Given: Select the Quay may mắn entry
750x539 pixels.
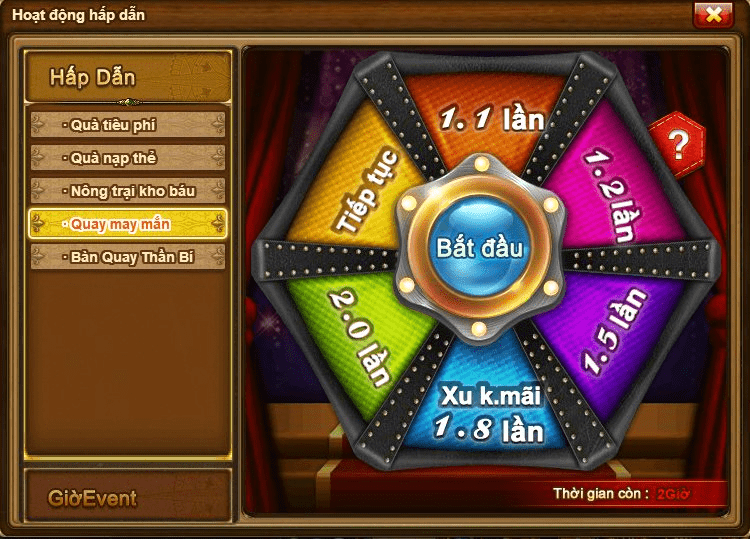Looking at the screenshot, I should click(128, 224).
